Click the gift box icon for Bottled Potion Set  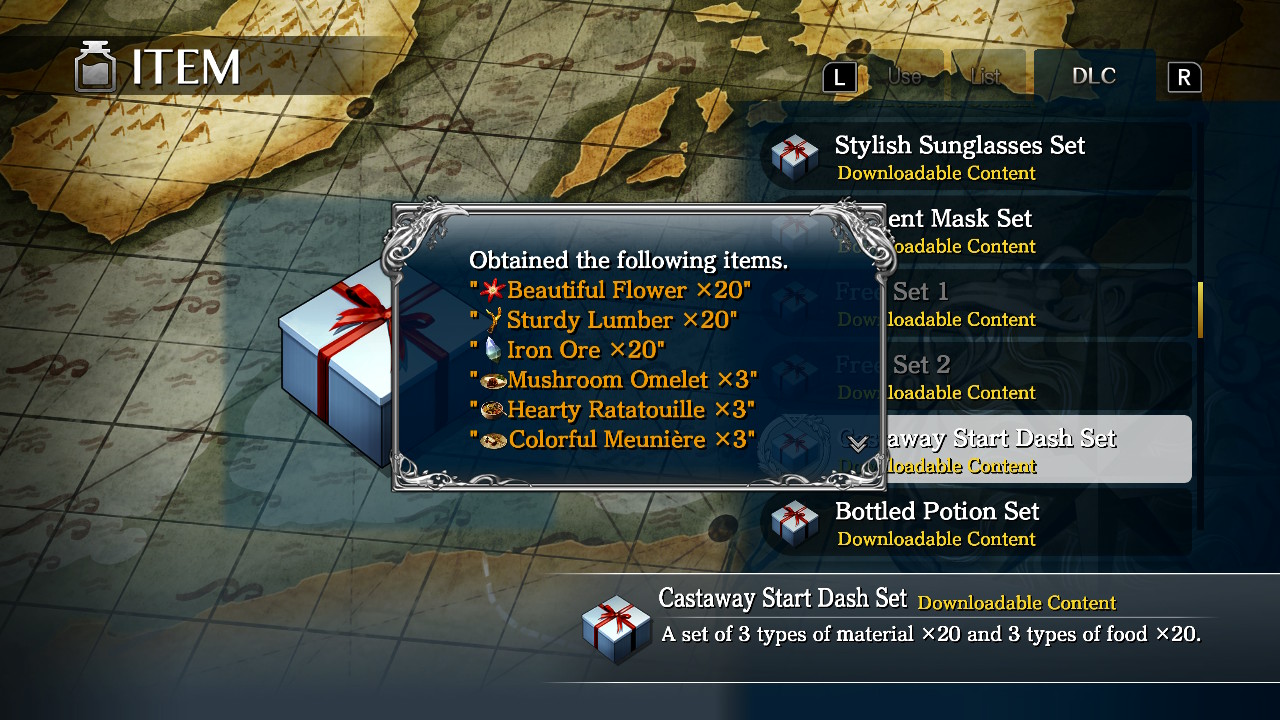click(793, 522)
